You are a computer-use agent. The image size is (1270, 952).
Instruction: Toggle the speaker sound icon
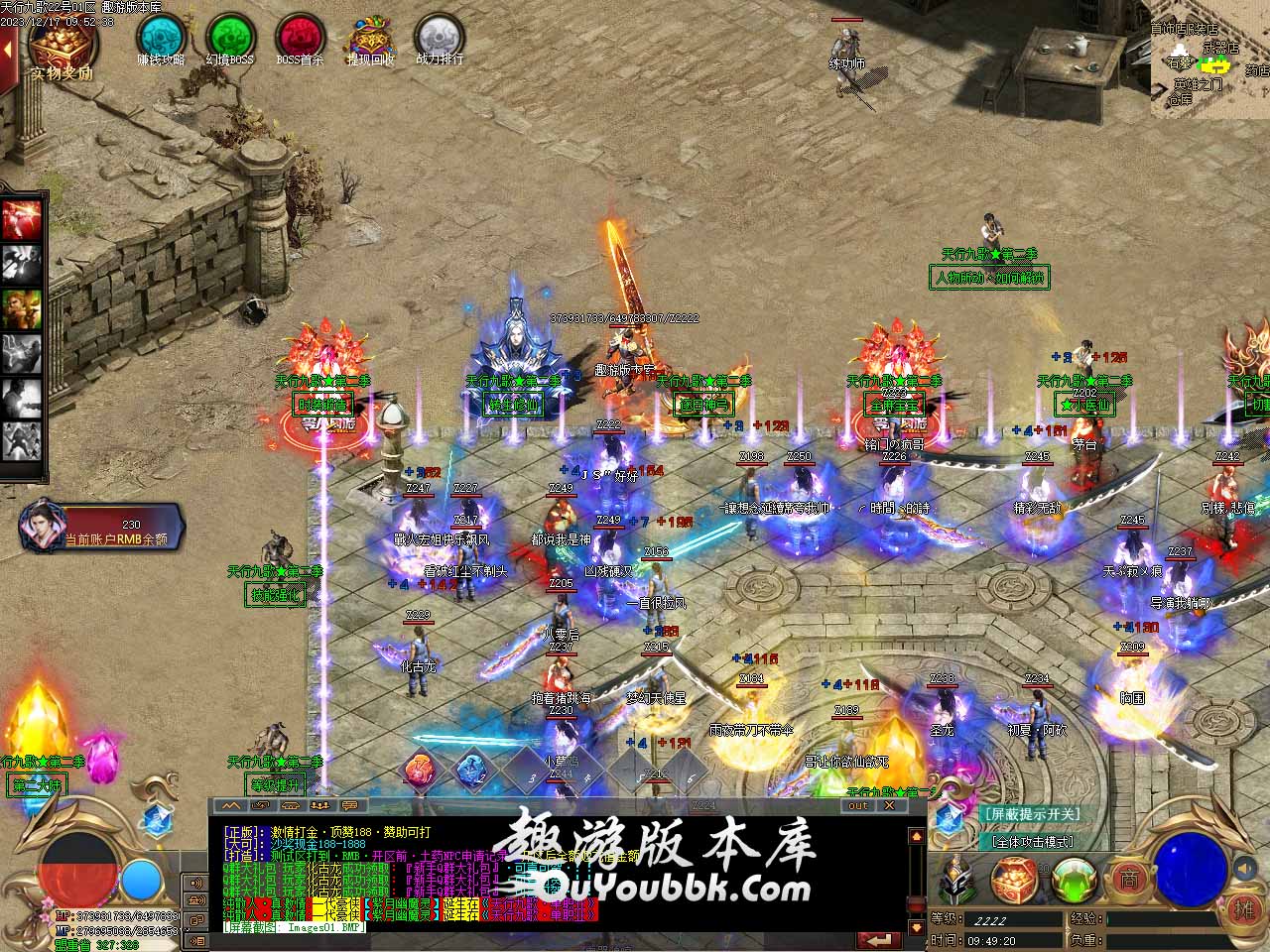click(x=1244, y=869)
